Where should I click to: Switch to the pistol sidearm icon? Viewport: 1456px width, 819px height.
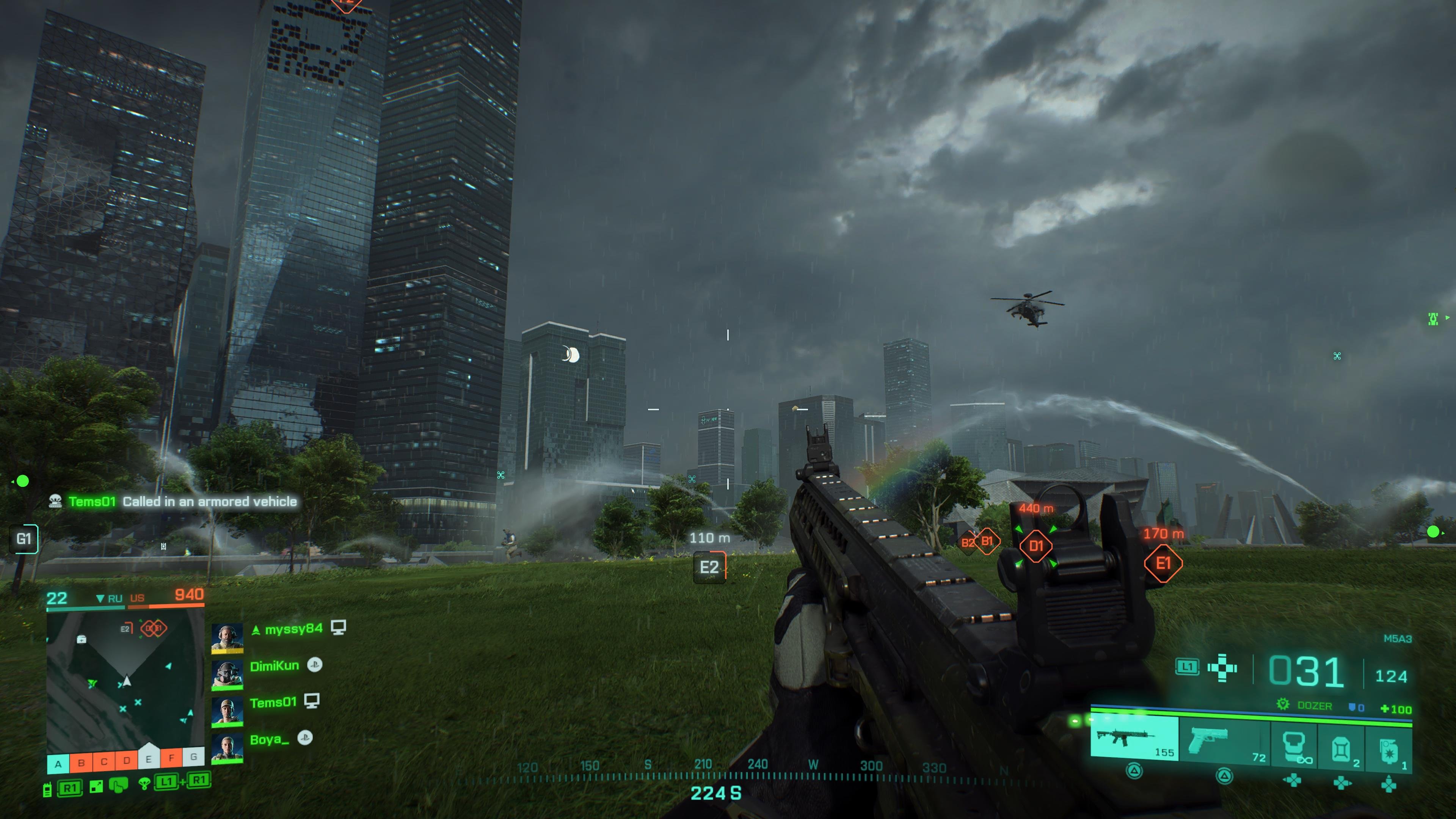pos(1208,738)
